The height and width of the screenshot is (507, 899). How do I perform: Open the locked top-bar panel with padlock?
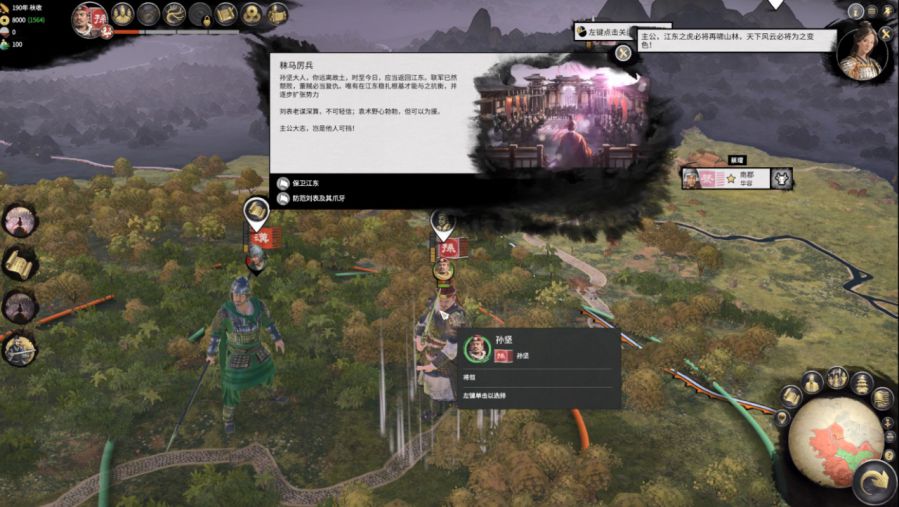point(200,14)
